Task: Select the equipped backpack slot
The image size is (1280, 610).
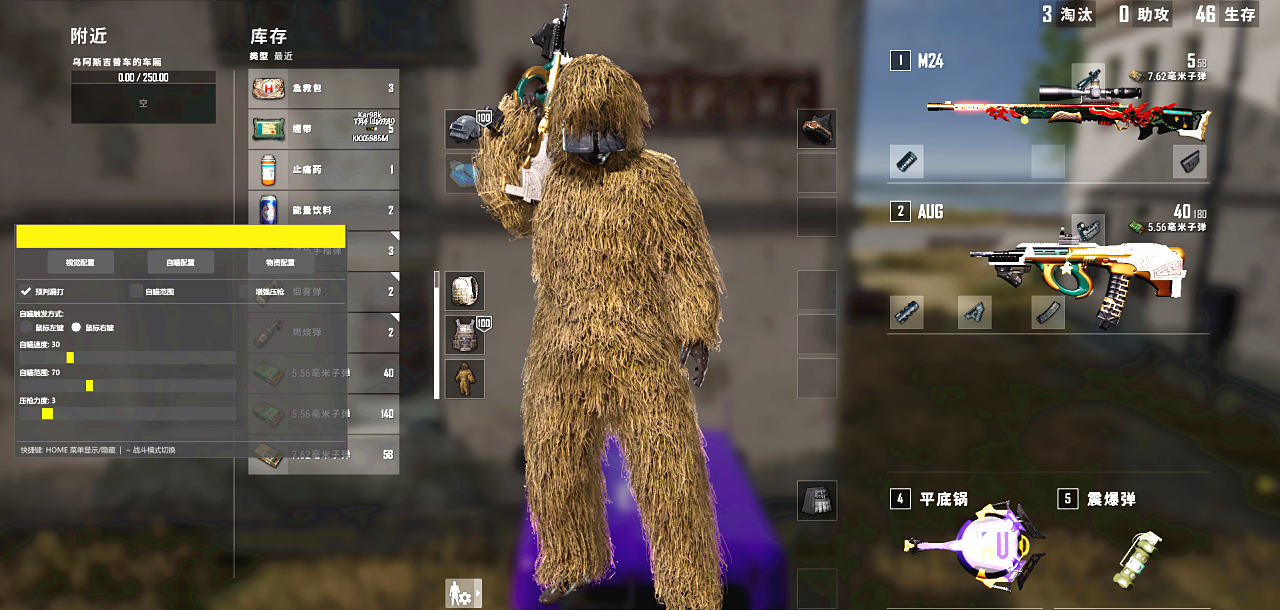Action: click(465, 290)
